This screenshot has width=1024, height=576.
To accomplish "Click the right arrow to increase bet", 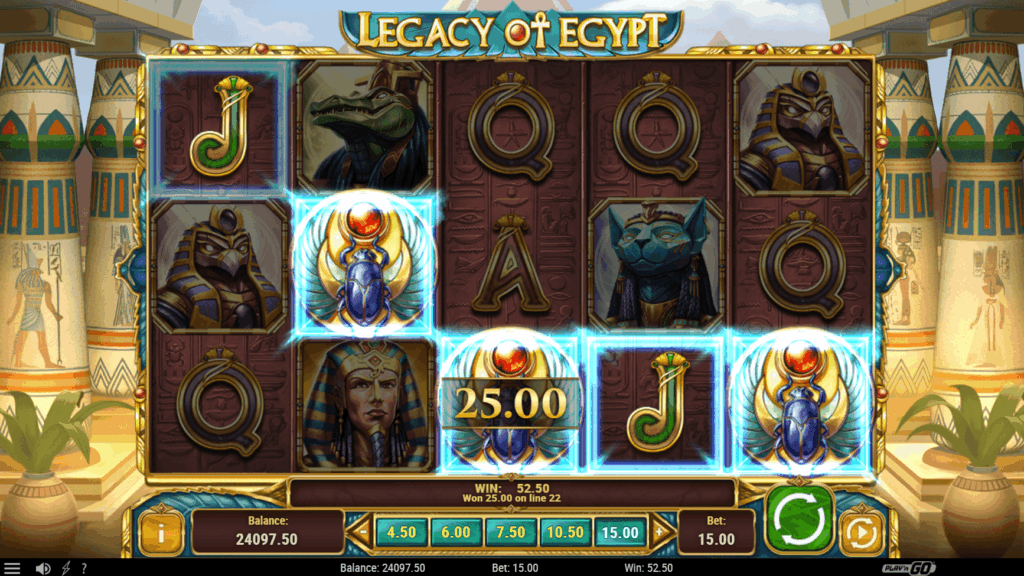I will pyautogui.click(x=661, y=533).
